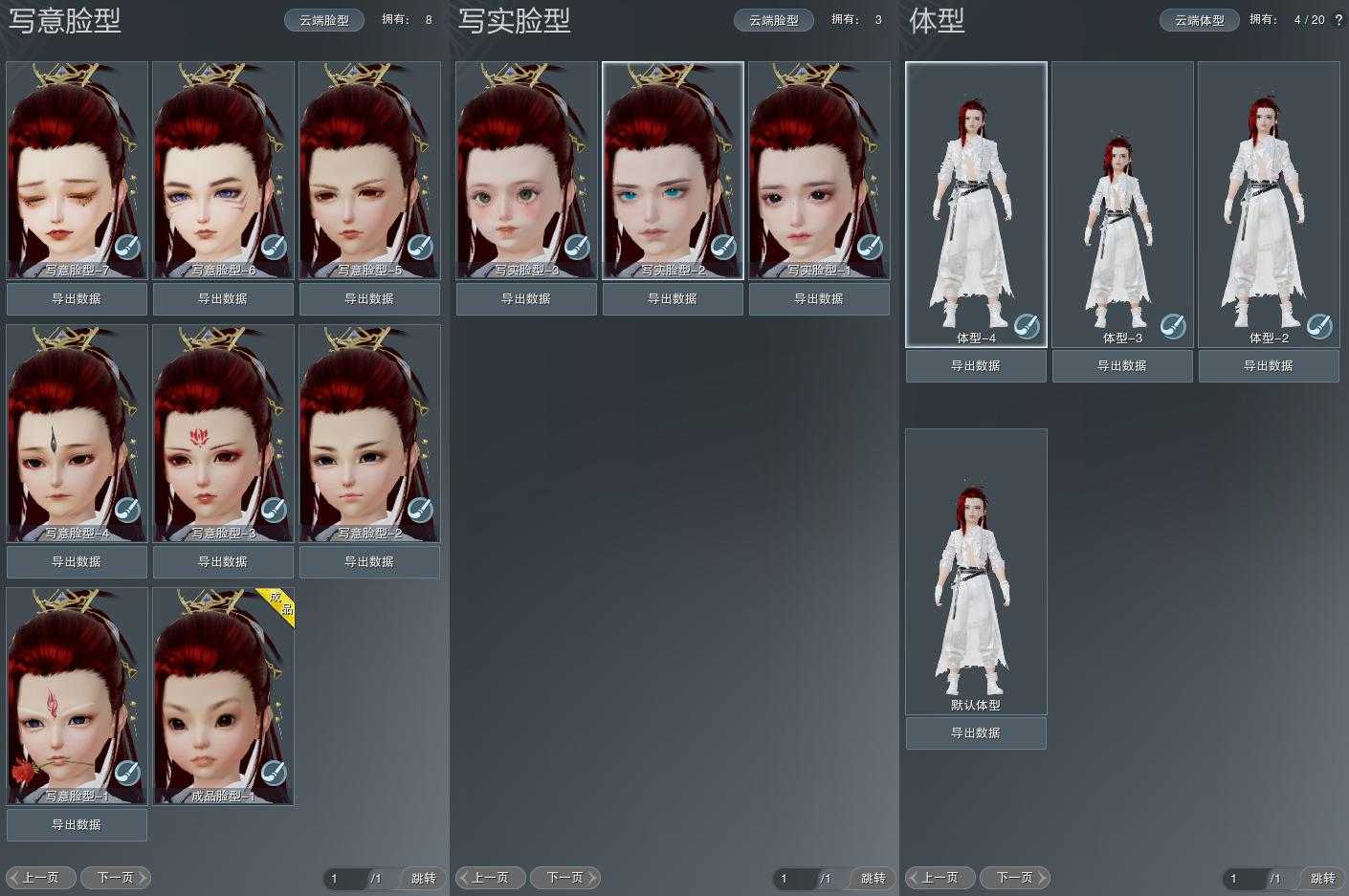Export data for 写实脸型-2
The width and height of the screenshot is (1349, 896).
tap(673, 298)
